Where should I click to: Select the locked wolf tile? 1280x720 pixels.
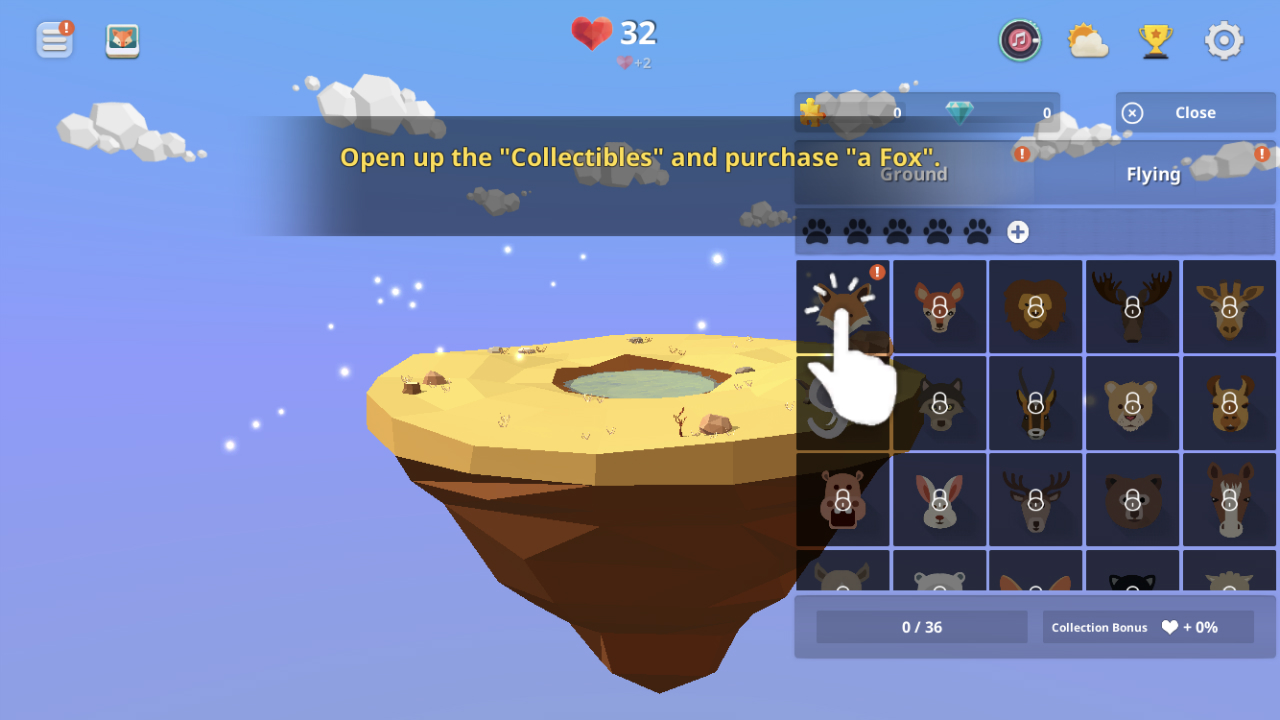(939, 403)
